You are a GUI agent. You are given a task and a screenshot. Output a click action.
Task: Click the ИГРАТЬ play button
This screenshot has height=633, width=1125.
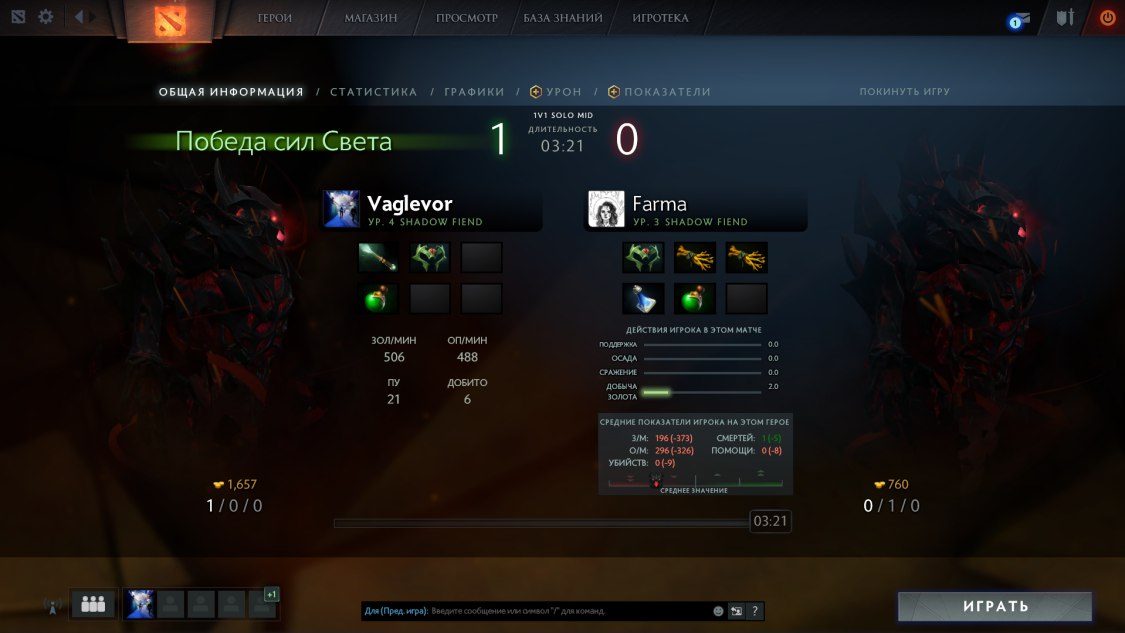coord(995,606)
